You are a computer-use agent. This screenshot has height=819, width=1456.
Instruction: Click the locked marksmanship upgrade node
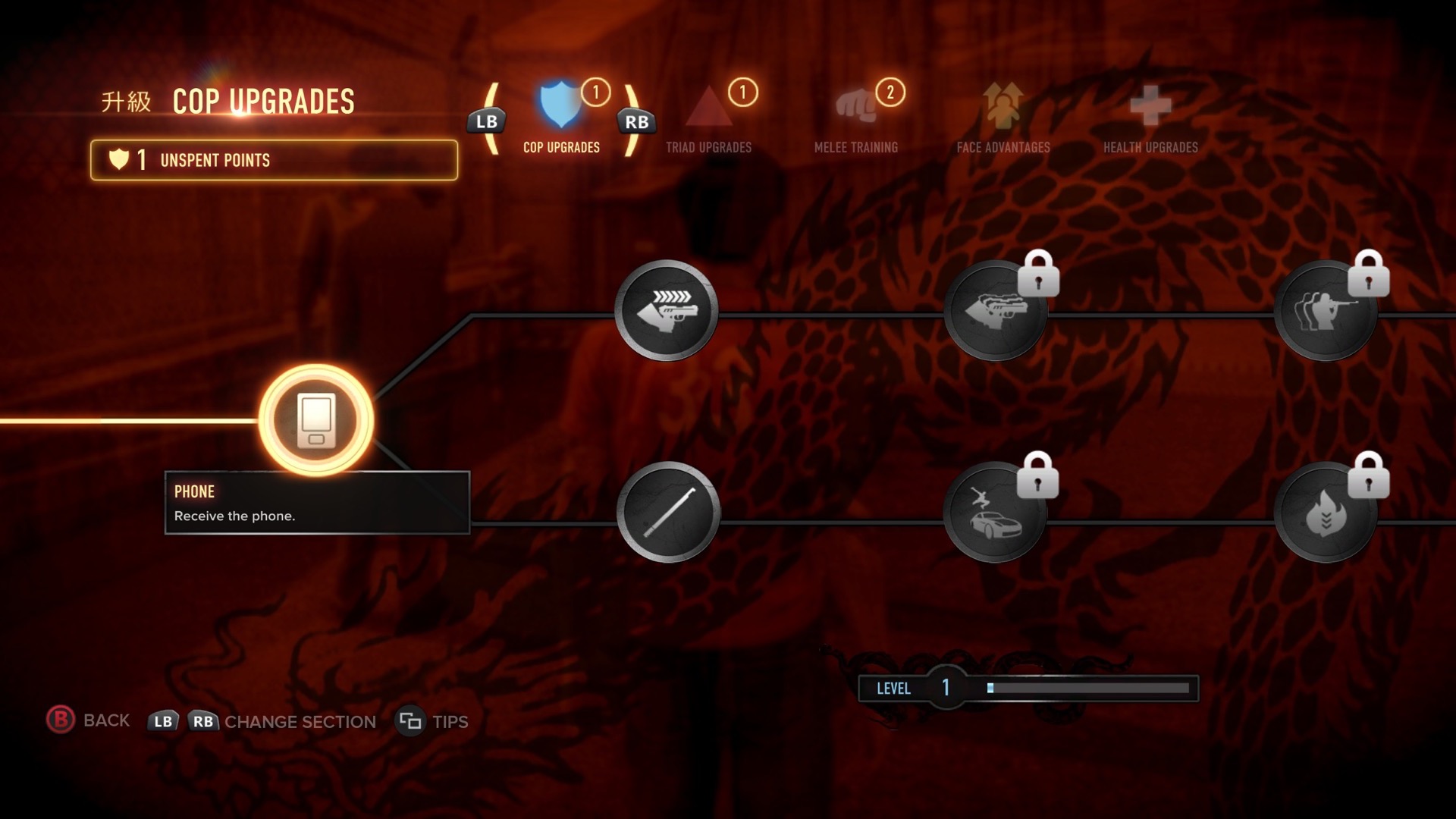[x=1326, y=311]
